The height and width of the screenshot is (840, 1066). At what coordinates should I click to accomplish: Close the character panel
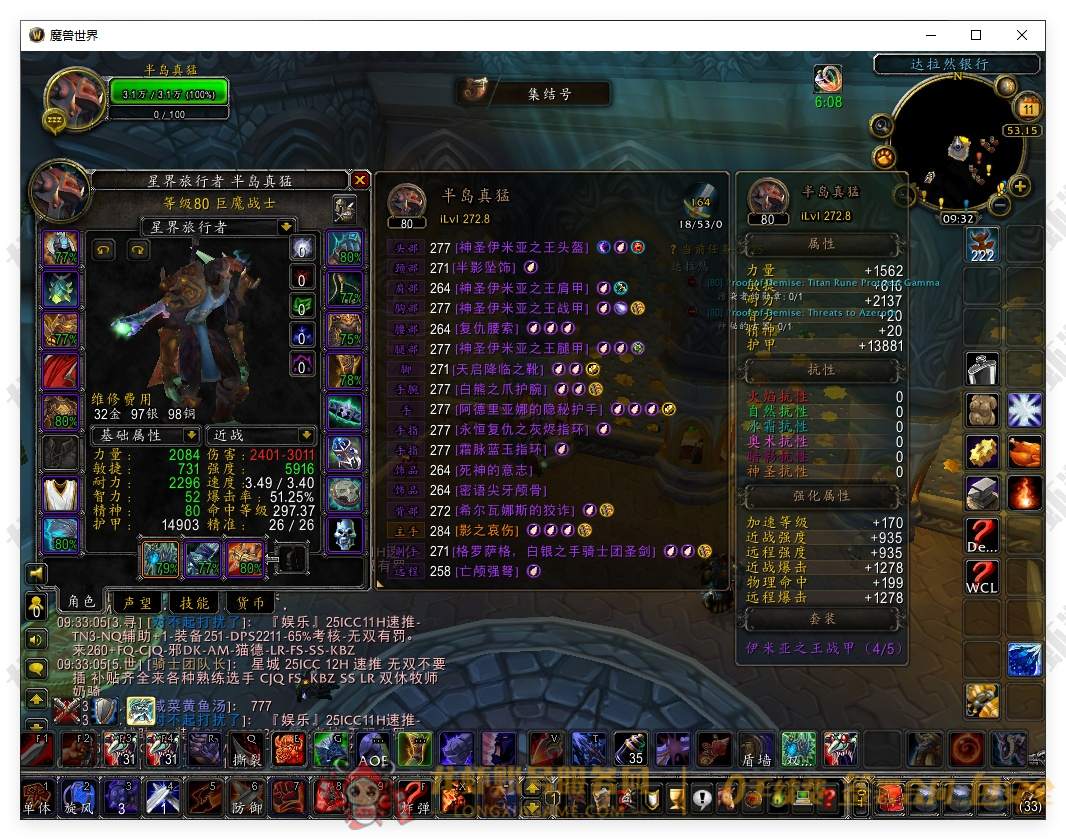pyautogui.click(x=360, y=180)
